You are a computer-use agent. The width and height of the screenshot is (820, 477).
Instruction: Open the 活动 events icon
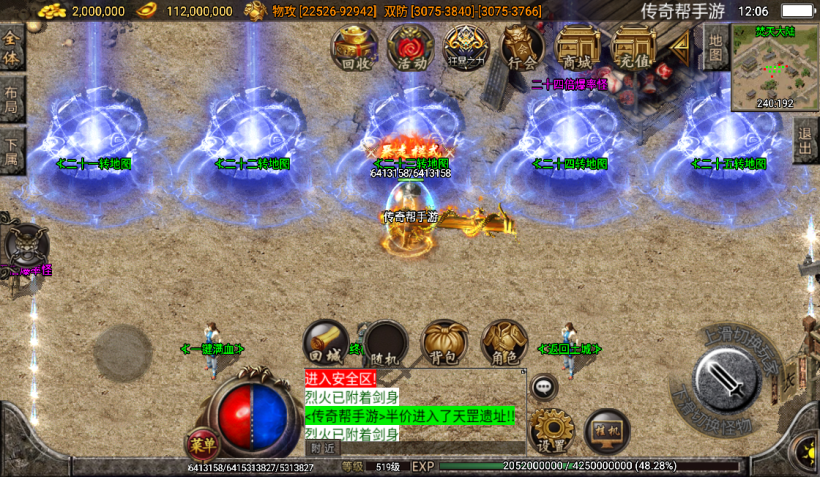click(x=410, y=47)
